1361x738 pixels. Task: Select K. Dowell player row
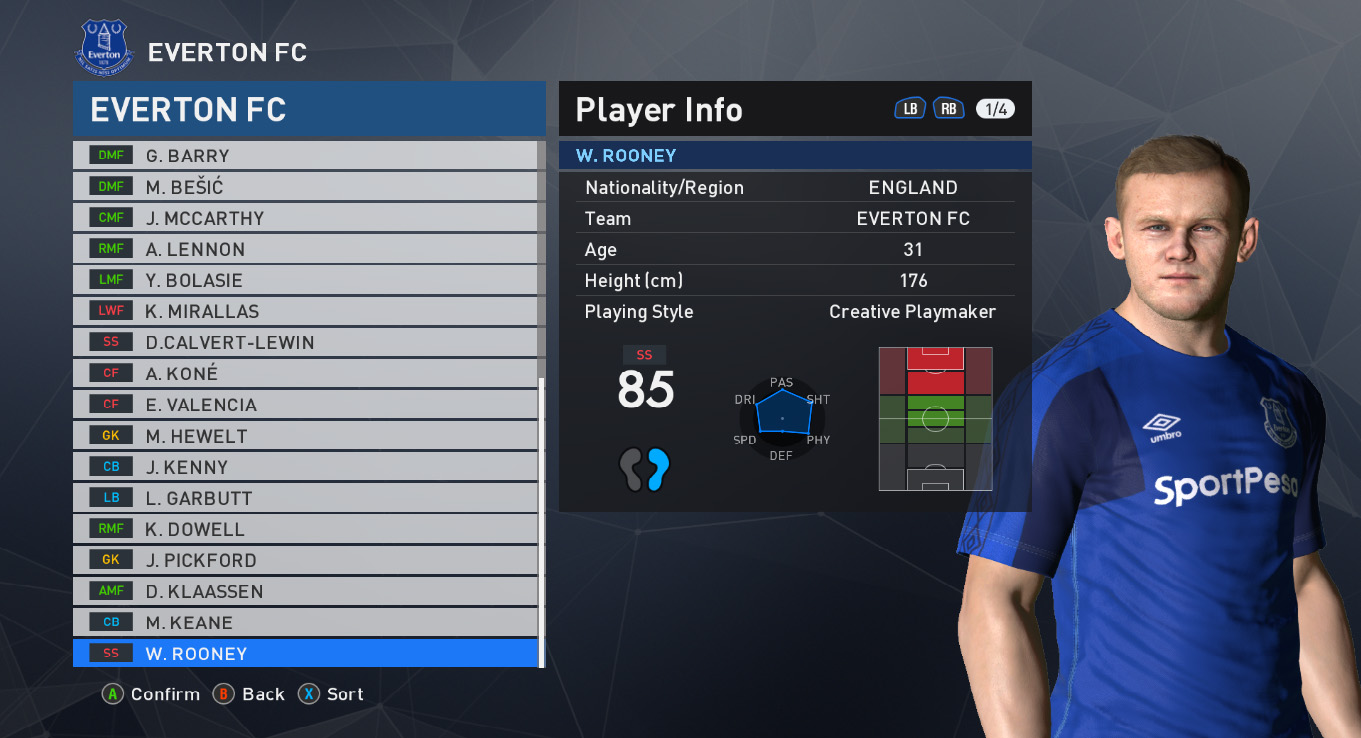pyautogui.click(x=305, y=529)
